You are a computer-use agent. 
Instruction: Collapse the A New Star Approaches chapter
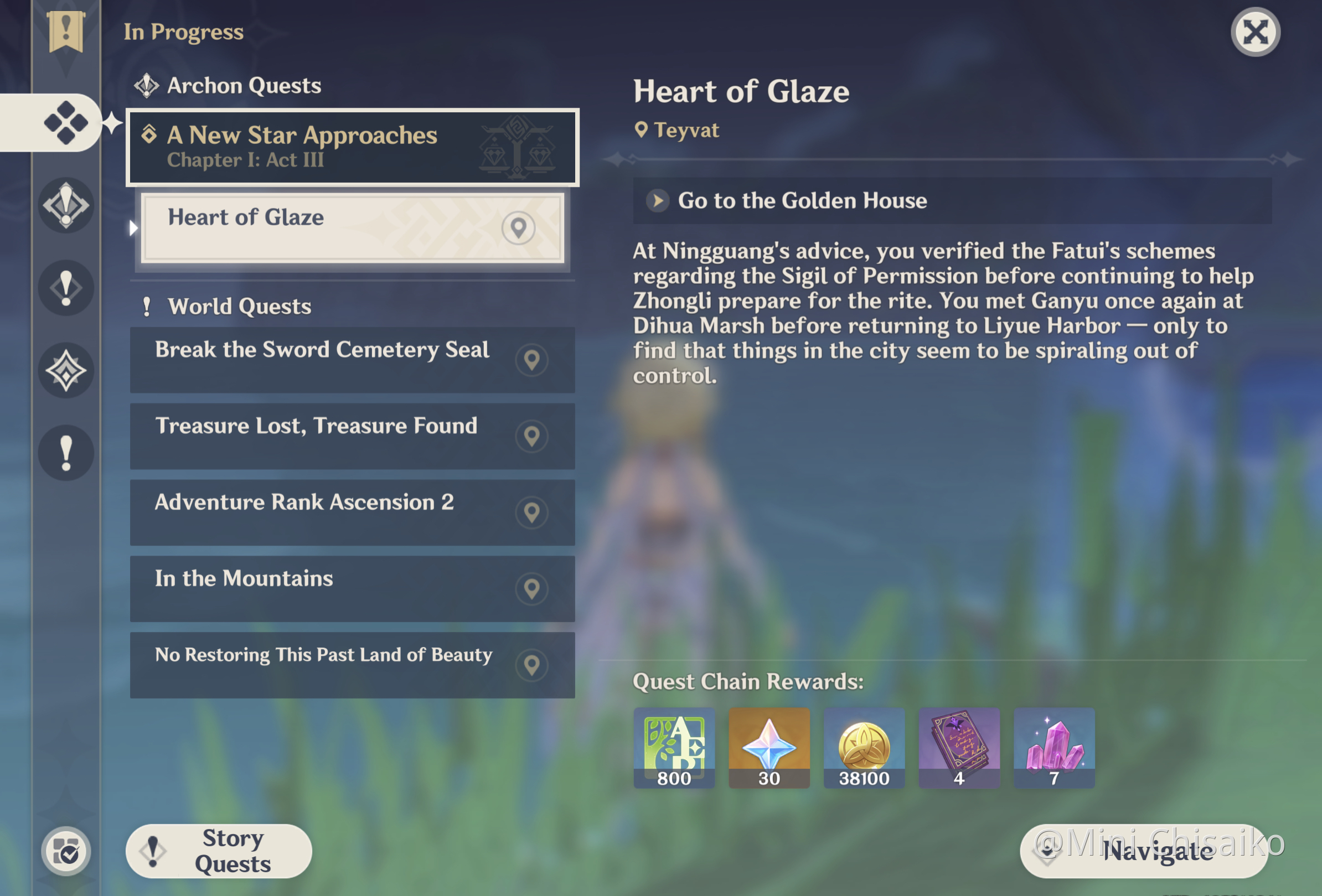tap(352, 147)
